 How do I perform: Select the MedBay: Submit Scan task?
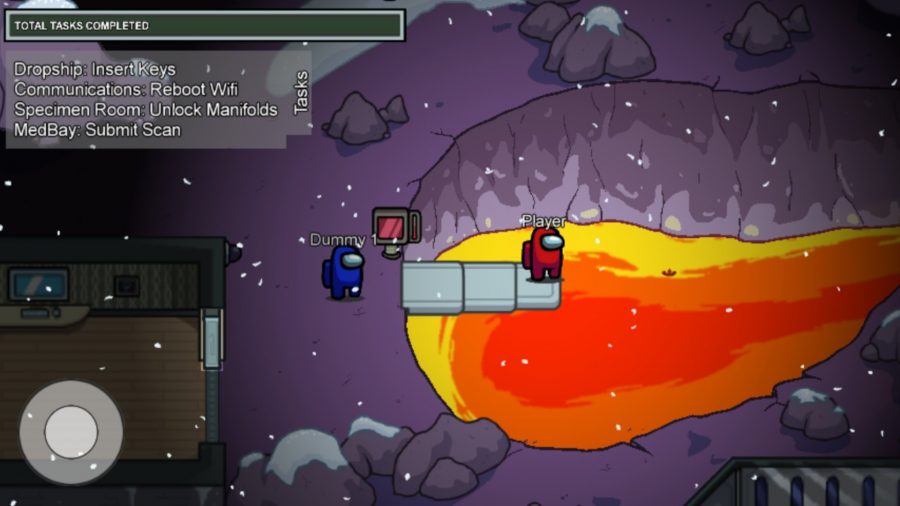(x=98, y=129)
